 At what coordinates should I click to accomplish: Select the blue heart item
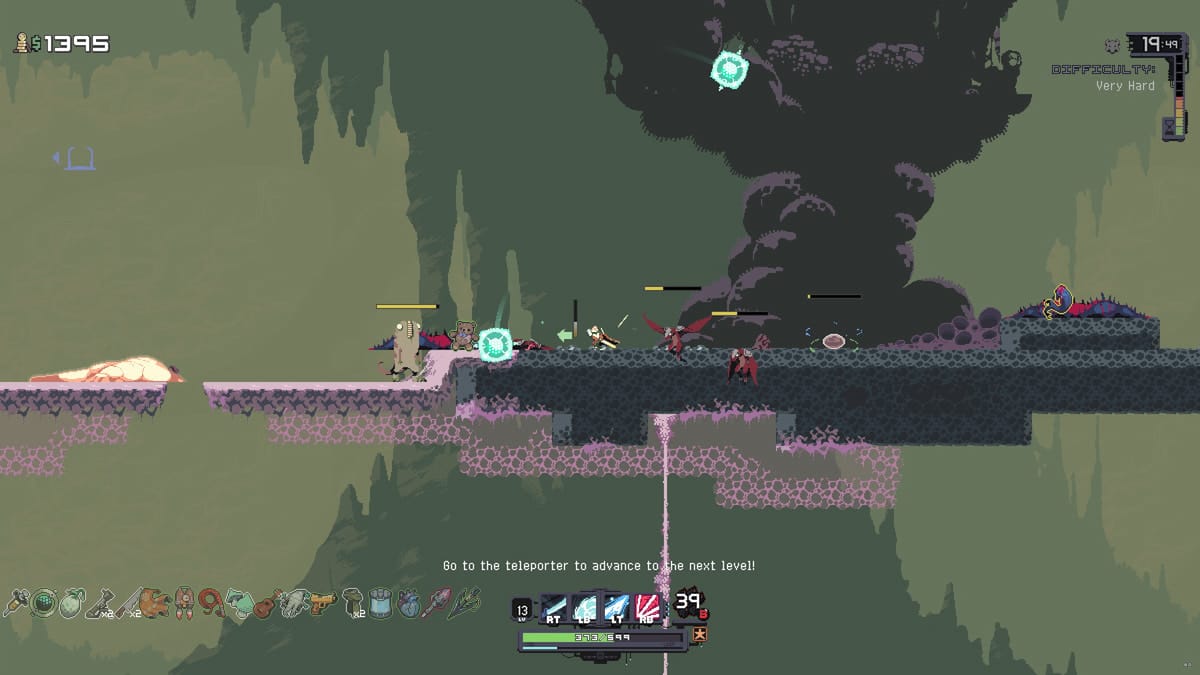tap(408, 603)
